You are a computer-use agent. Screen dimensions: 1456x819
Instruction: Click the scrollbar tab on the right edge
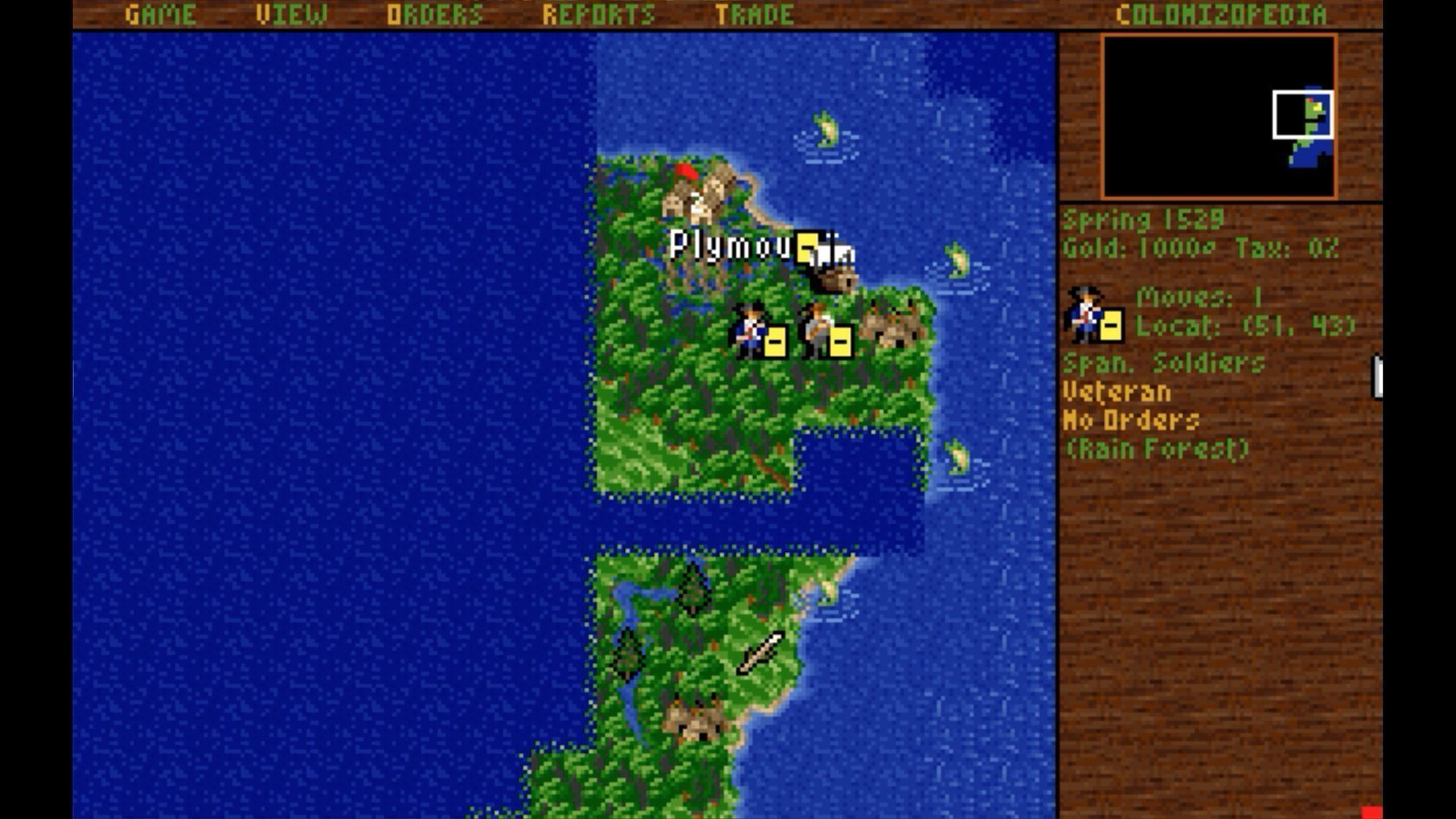[x=1380, y=376]
